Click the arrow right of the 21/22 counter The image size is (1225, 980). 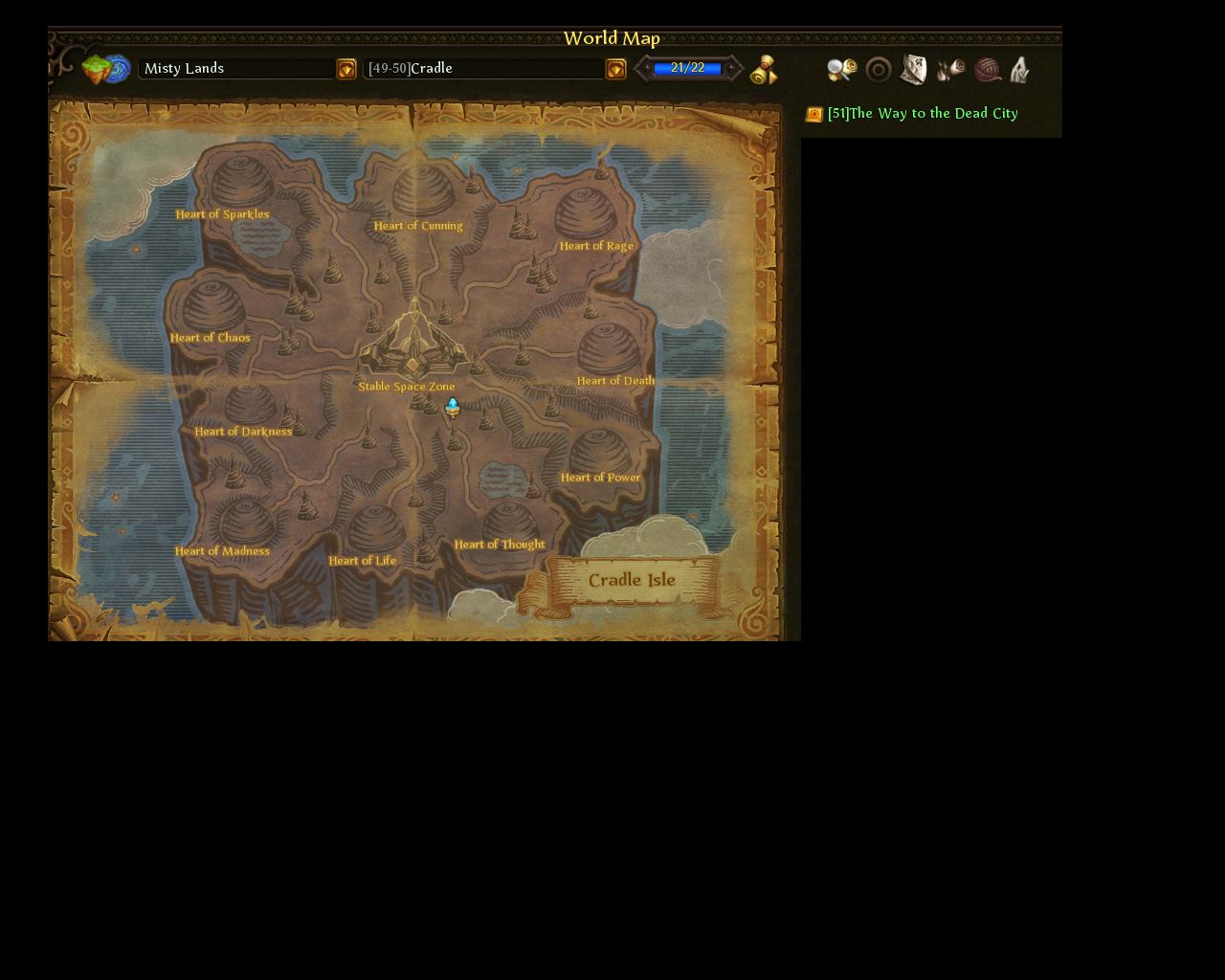click(x=732, y=68)
